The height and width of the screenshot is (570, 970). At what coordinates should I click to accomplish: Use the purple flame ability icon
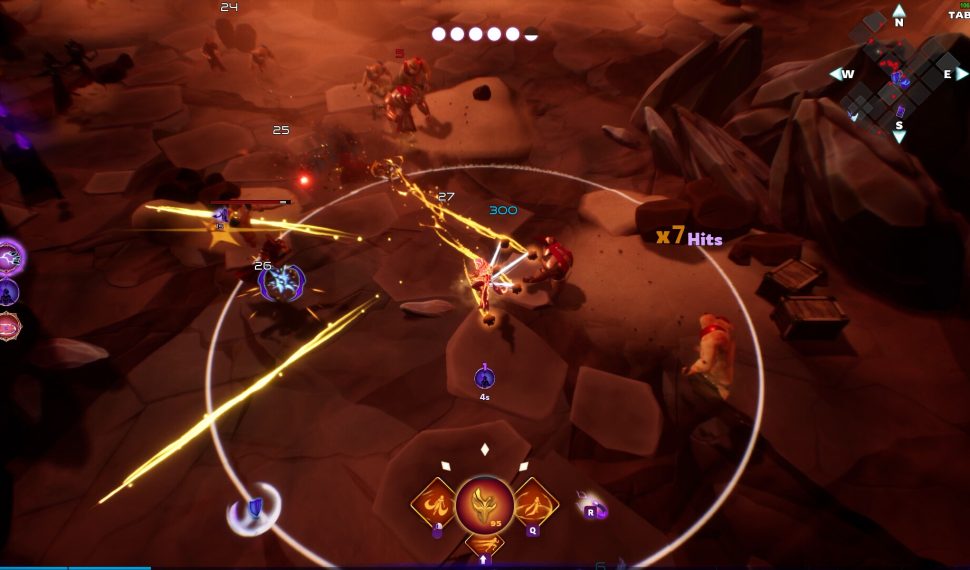tap(593, 508)
